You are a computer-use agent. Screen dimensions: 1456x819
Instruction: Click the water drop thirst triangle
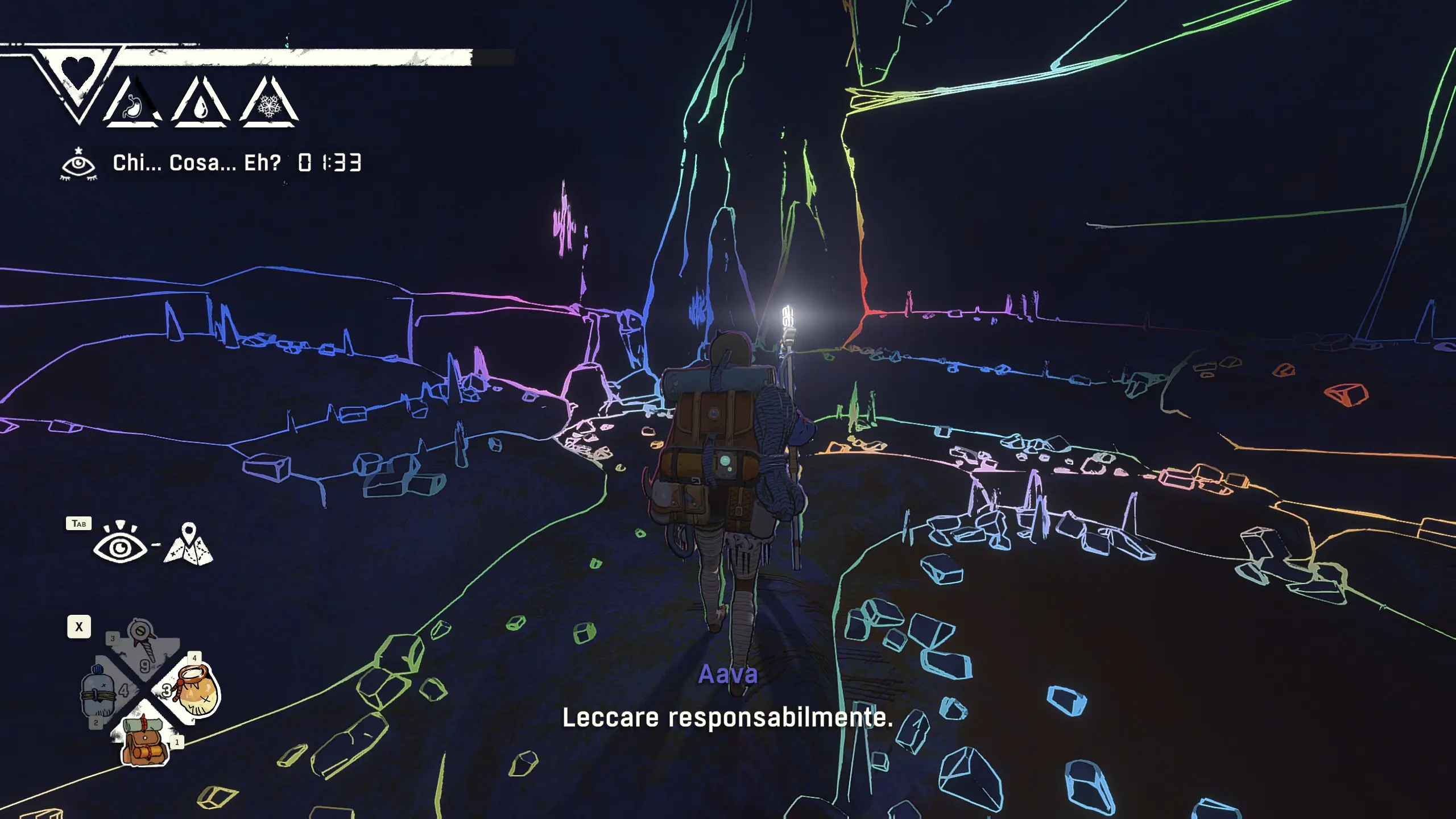click(201, 104)
